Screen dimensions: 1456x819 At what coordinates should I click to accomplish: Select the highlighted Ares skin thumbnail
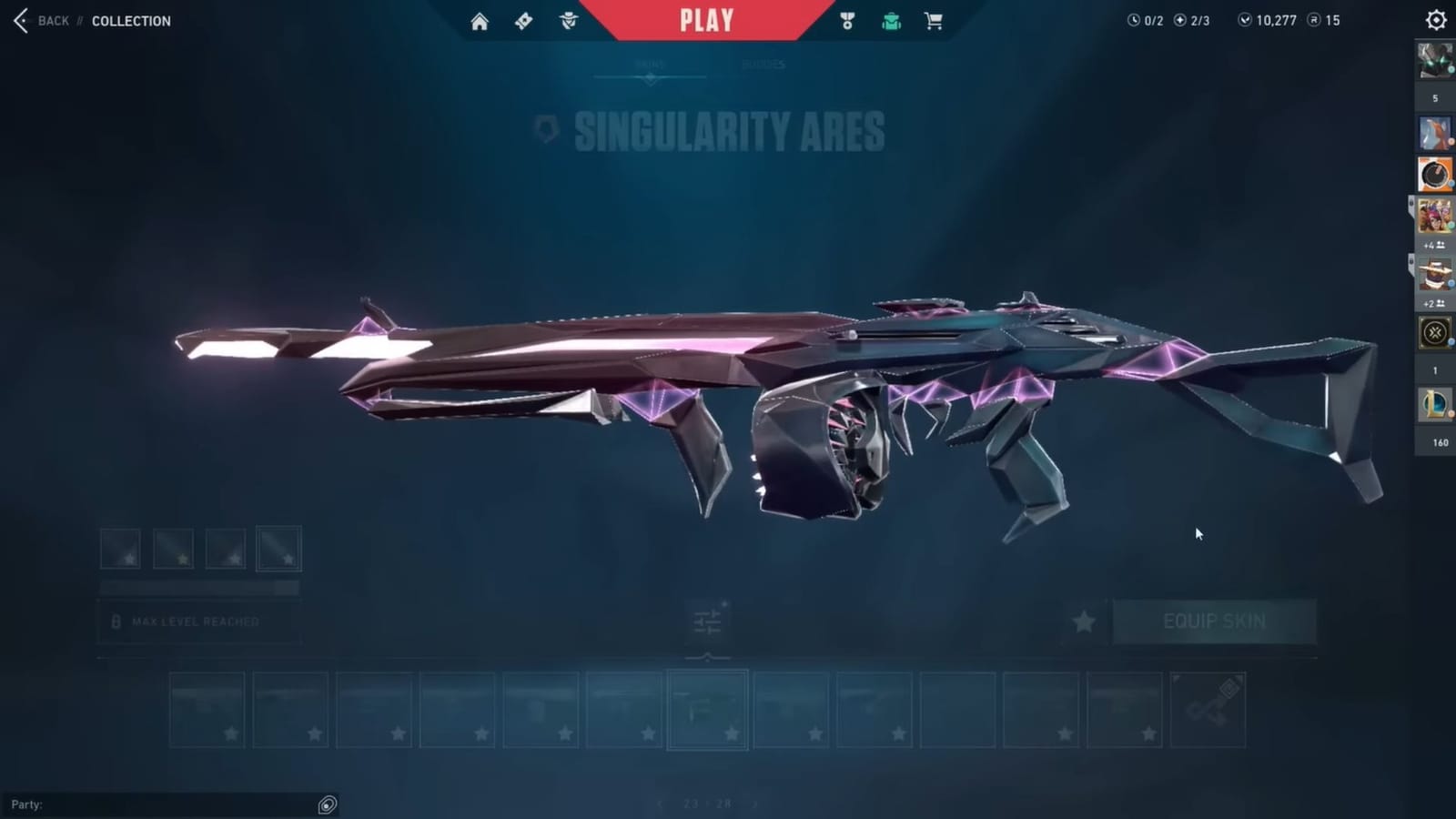click(708, 709)
